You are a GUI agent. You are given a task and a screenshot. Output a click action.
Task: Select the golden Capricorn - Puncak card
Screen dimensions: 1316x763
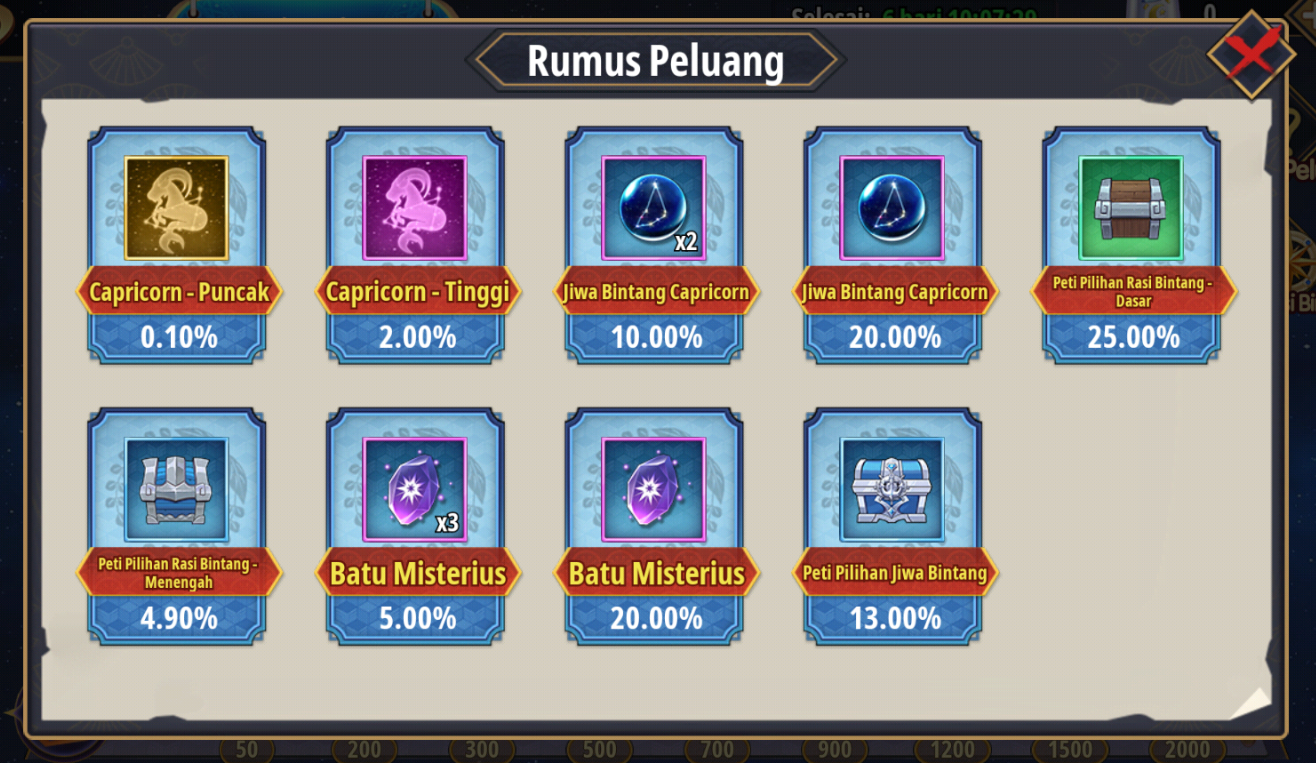pos(177,209)
